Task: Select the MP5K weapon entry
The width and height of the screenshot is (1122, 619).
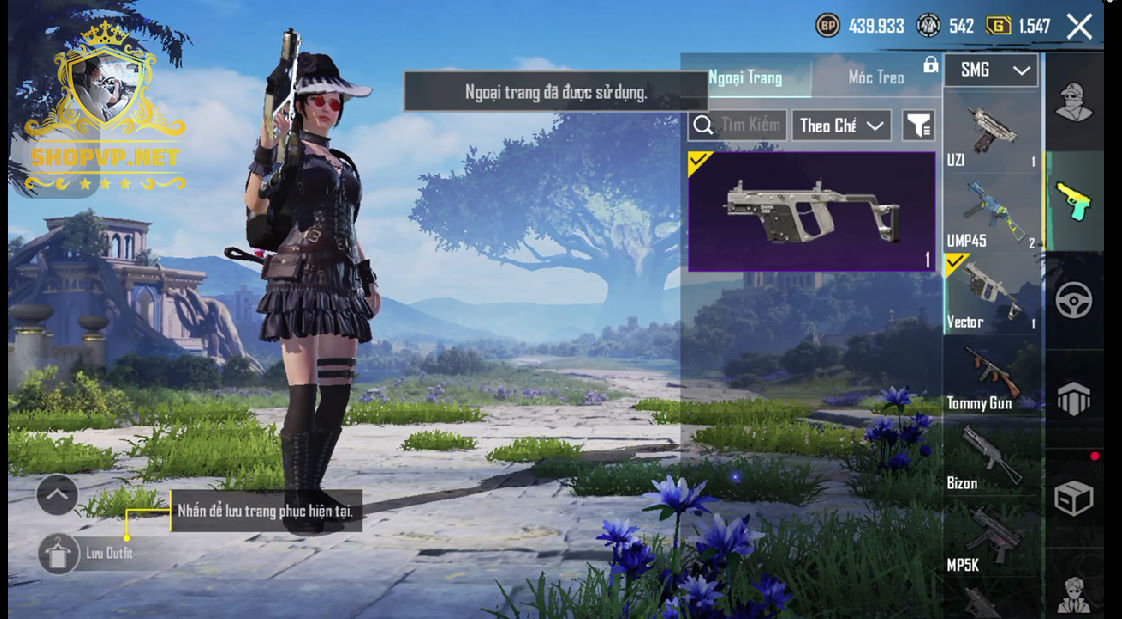Action: click(992, 535)
